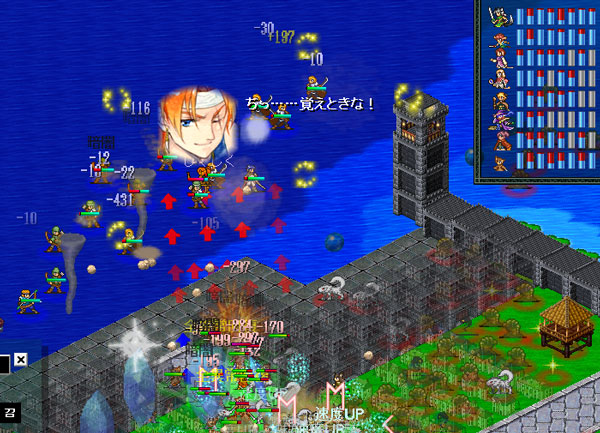Viewport: 600px width, 433px height.
Task: Pick the pink-haired unit in the roster panel
Action: pos(500,139)
